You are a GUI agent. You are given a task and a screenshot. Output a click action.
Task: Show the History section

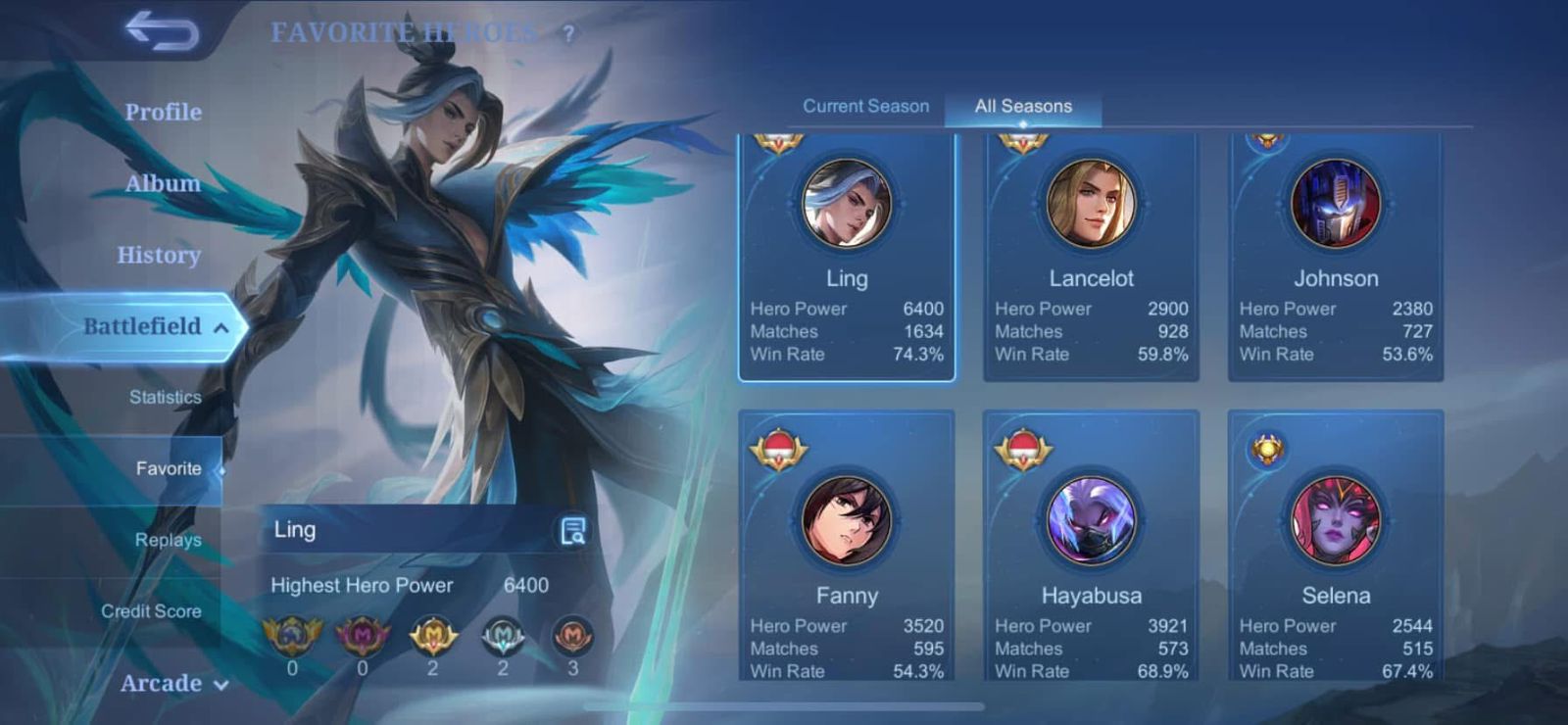coord(159,255)
